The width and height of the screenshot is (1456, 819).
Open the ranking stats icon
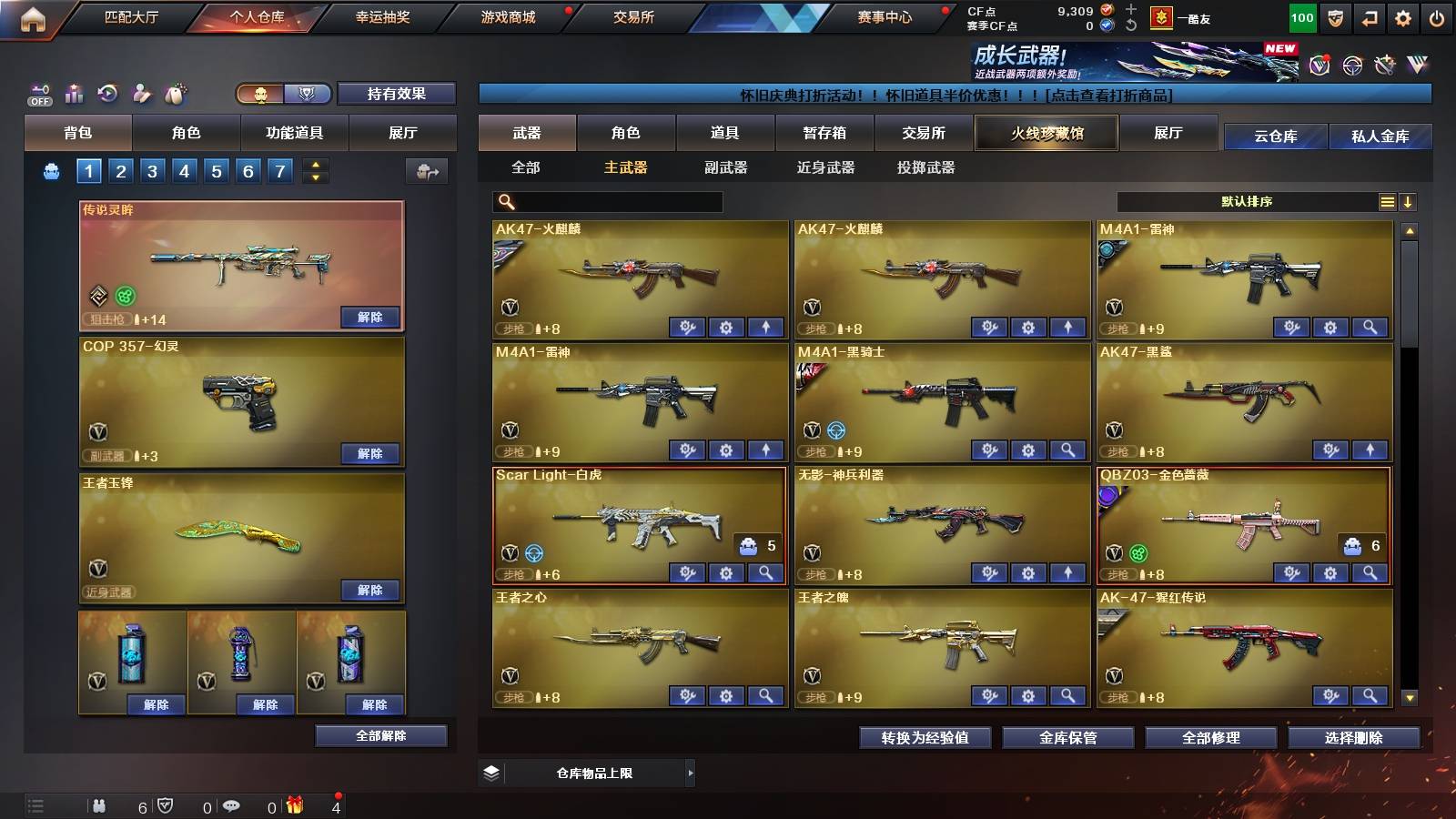tap(73, 91)
